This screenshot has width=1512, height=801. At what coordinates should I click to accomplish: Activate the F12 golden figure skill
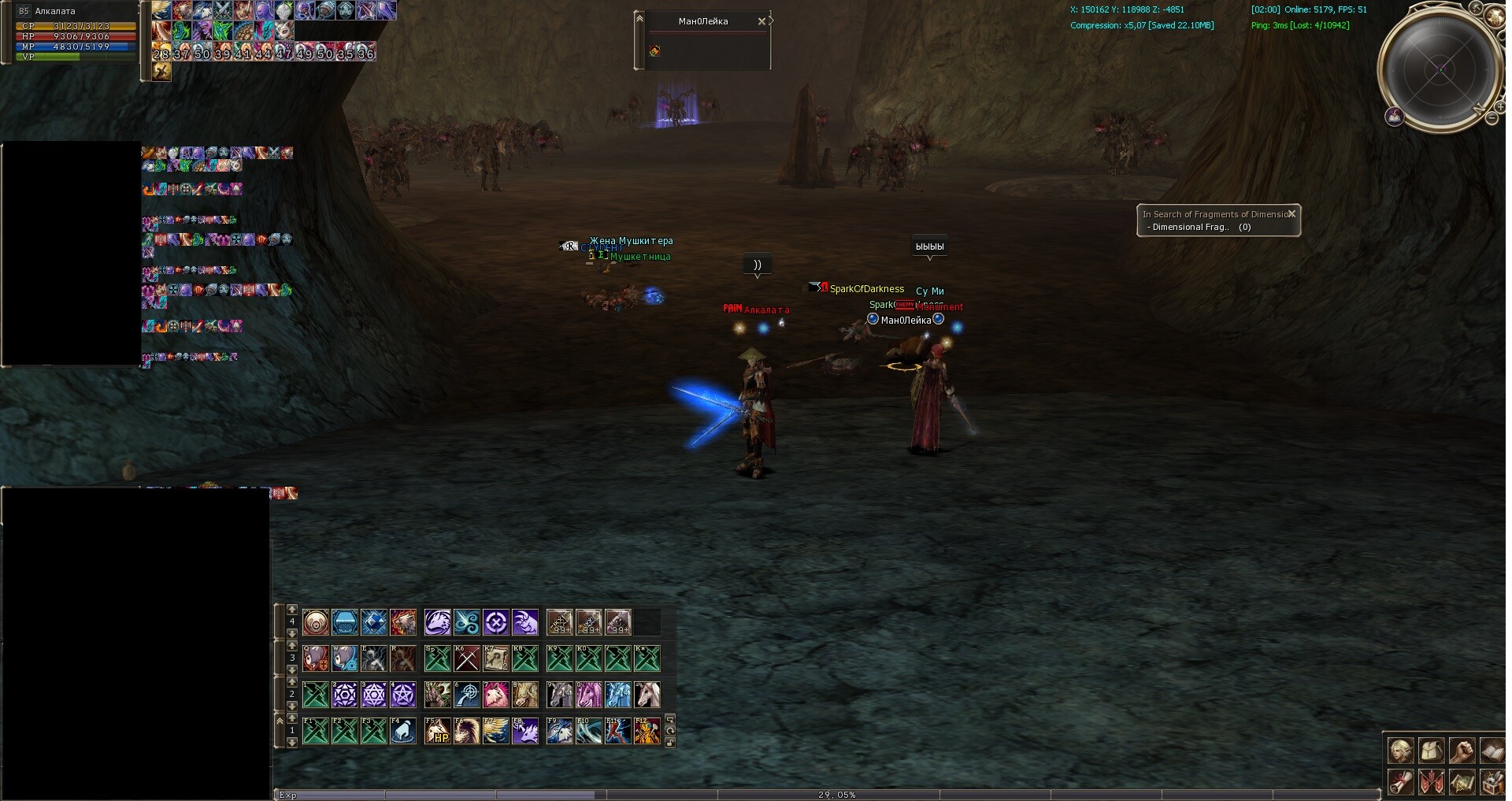647,731
